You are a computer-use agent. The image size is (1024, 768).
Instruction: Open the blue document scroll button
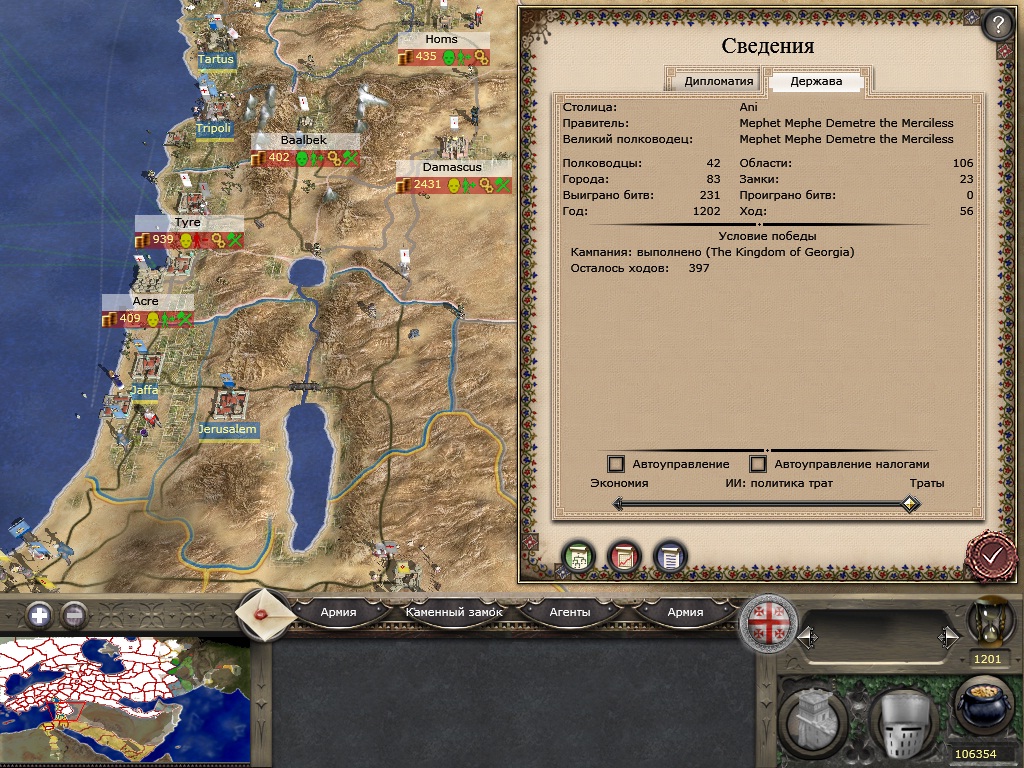[670, 557]
